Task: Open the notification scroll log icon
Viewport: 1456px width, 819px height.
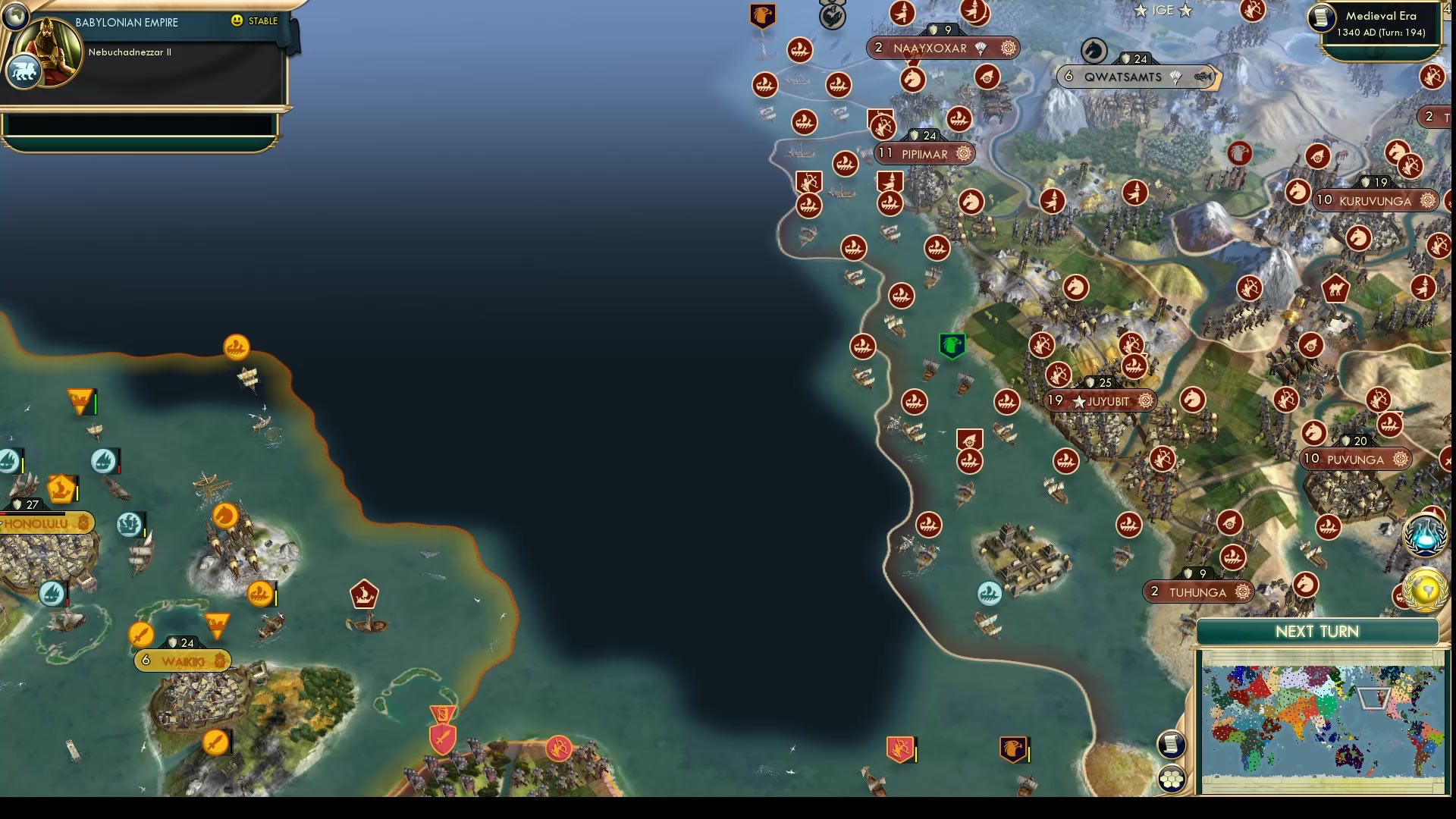Action: 1172,744
